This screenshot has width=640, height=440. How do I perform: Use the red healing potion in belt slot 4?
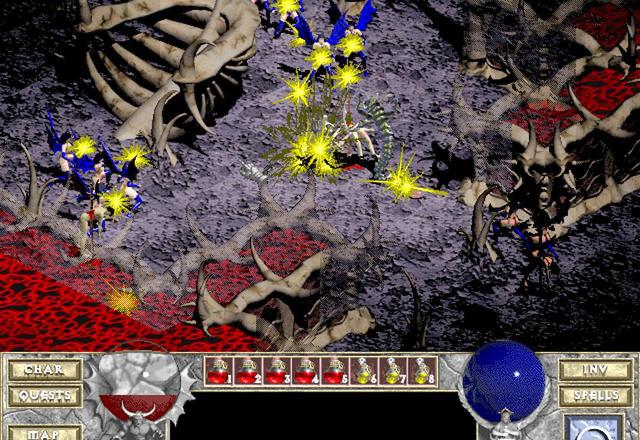coord(306,371)
